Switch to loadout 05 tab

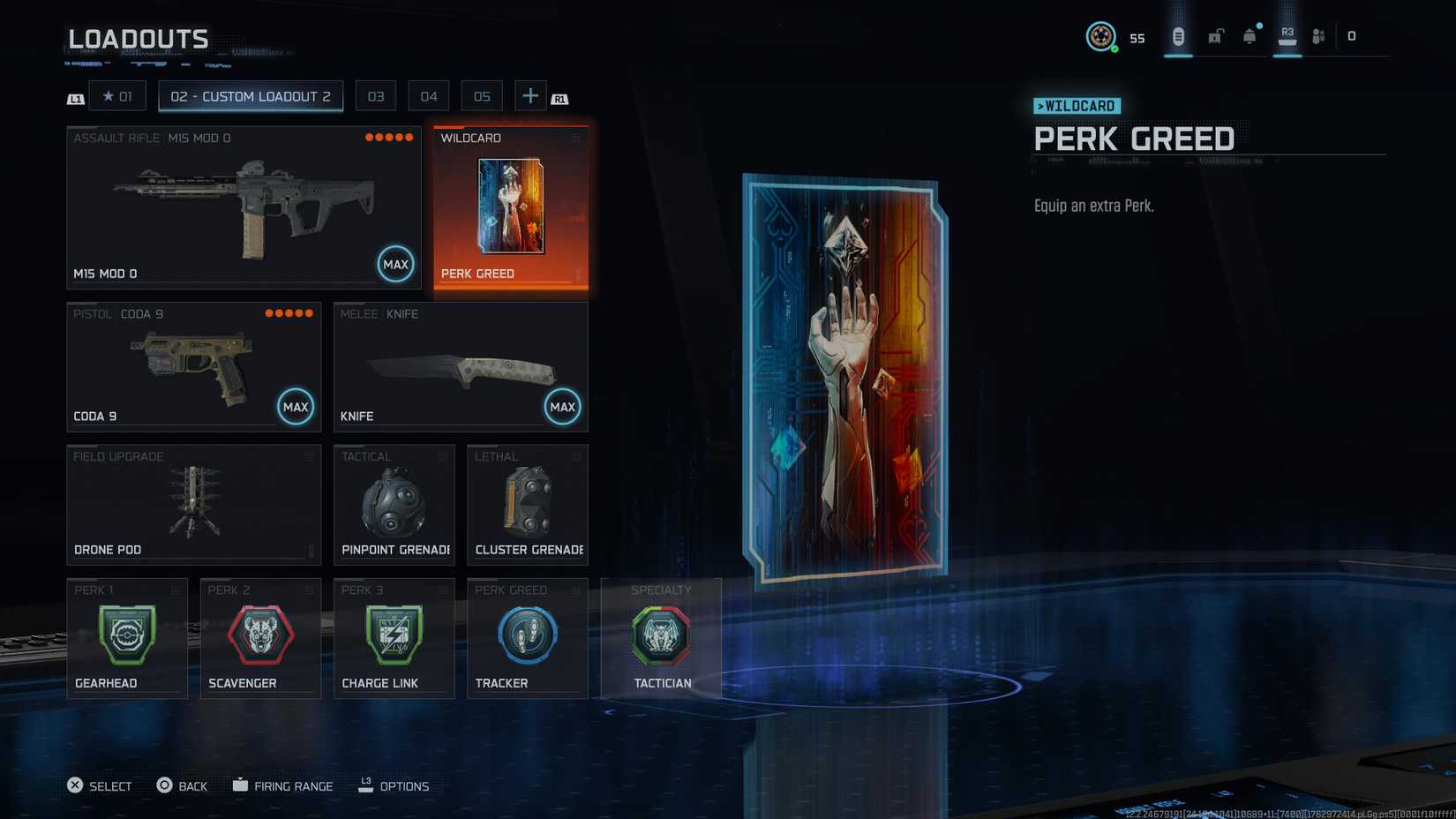(x=482, y=96)
